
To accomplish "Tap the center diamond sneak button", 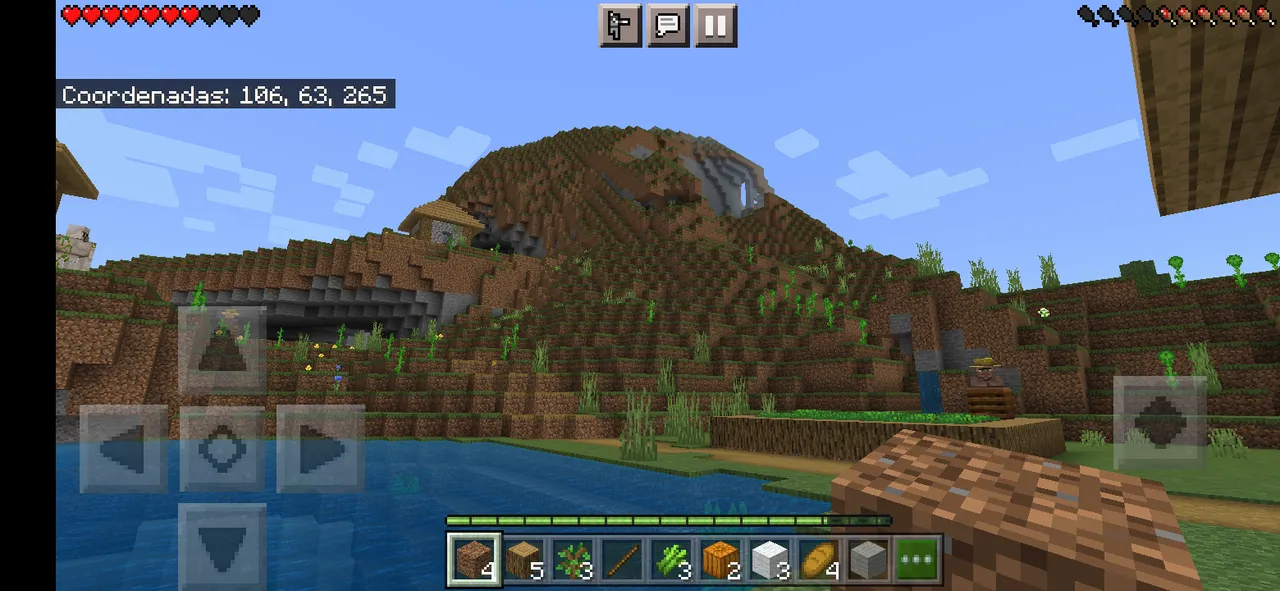I will (x=222, y=448).
